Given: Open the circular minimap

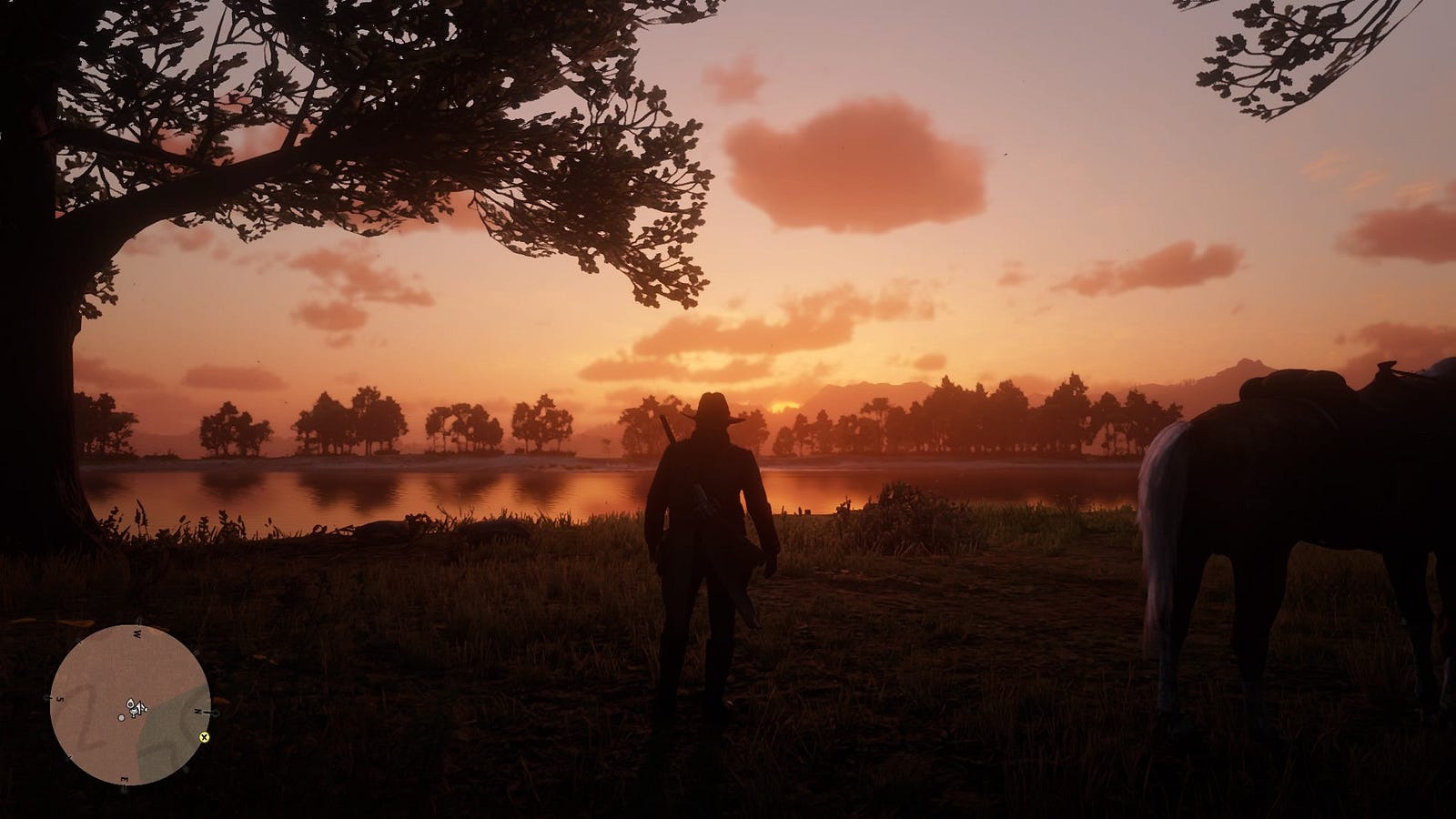Looking at the screenshot, I should point(130,704).
